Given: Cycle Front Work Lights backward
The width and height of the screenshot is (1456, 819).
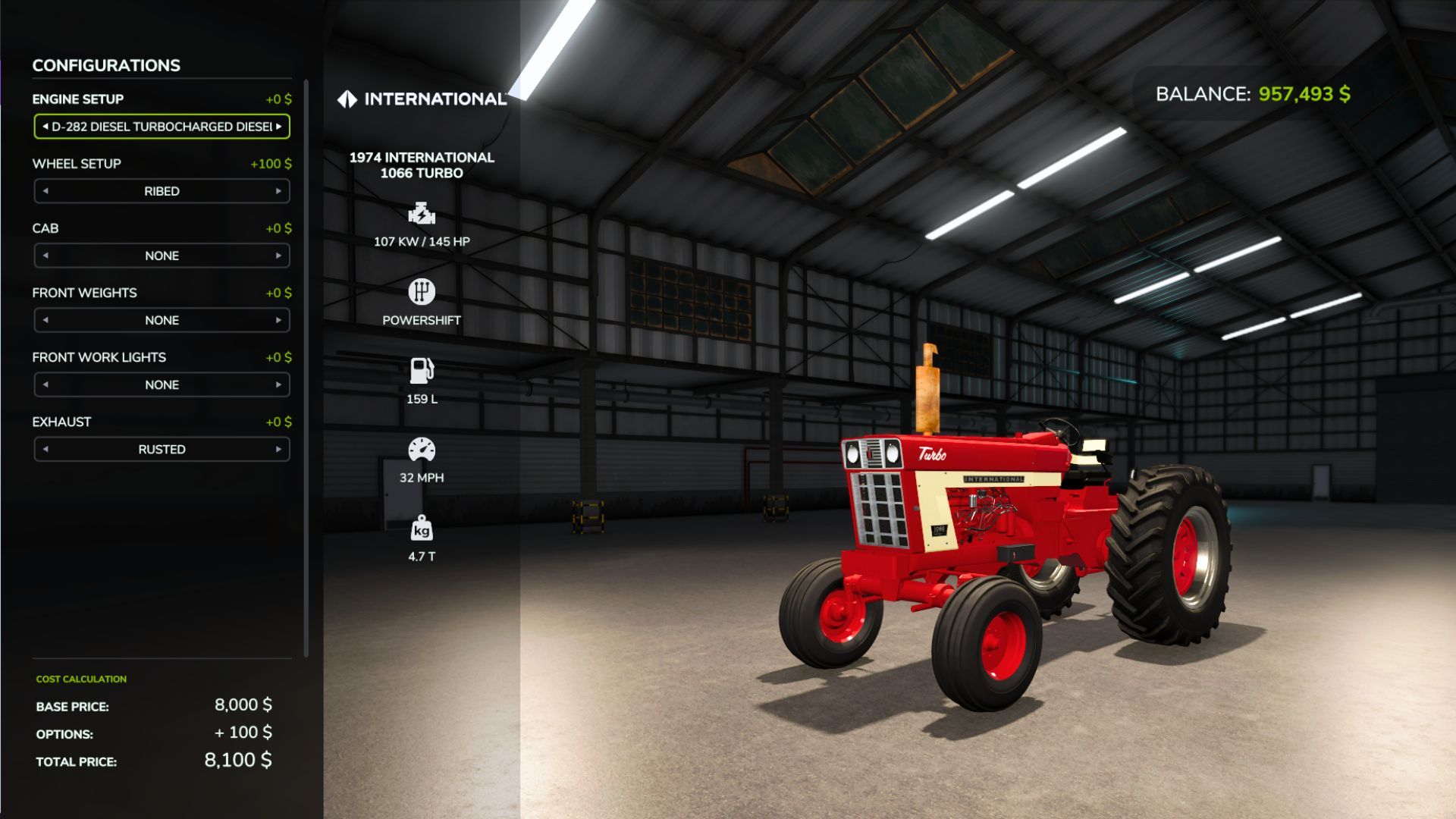Looking at the screenshot, I should coord(45,384).
